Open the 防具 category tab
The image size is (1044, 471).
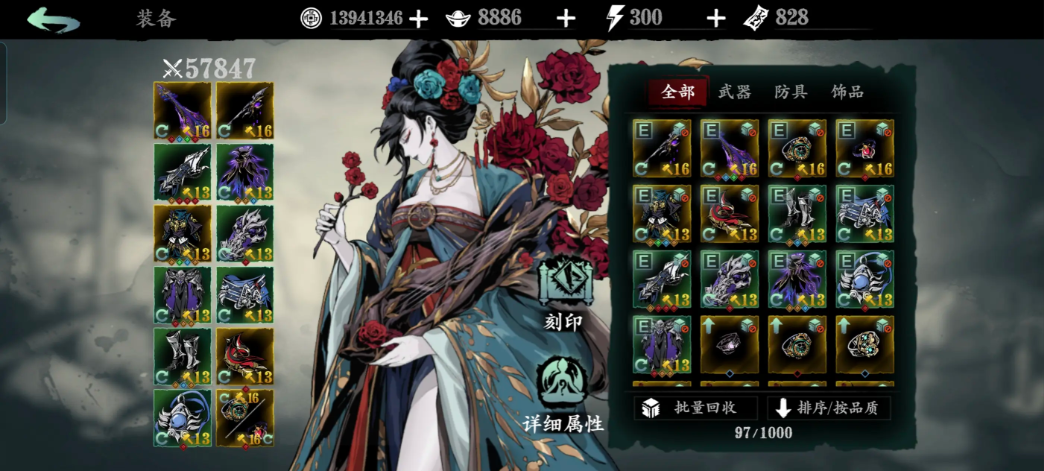(790, 92)
